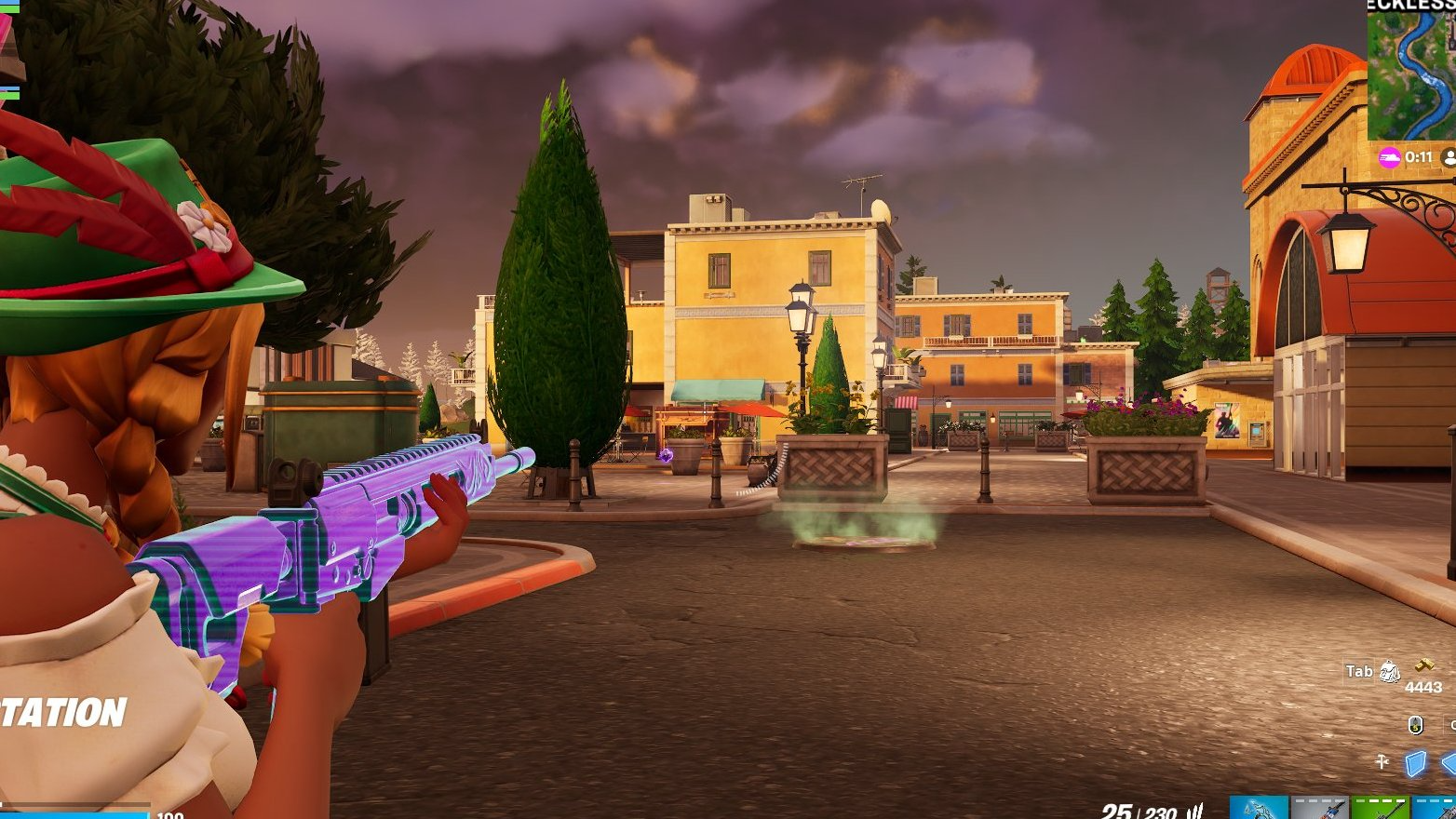Image resolution: width=1456 pixels, height=819 pixels.
Task: Click the gold bars currency icon
Action: coord(1424,665)
